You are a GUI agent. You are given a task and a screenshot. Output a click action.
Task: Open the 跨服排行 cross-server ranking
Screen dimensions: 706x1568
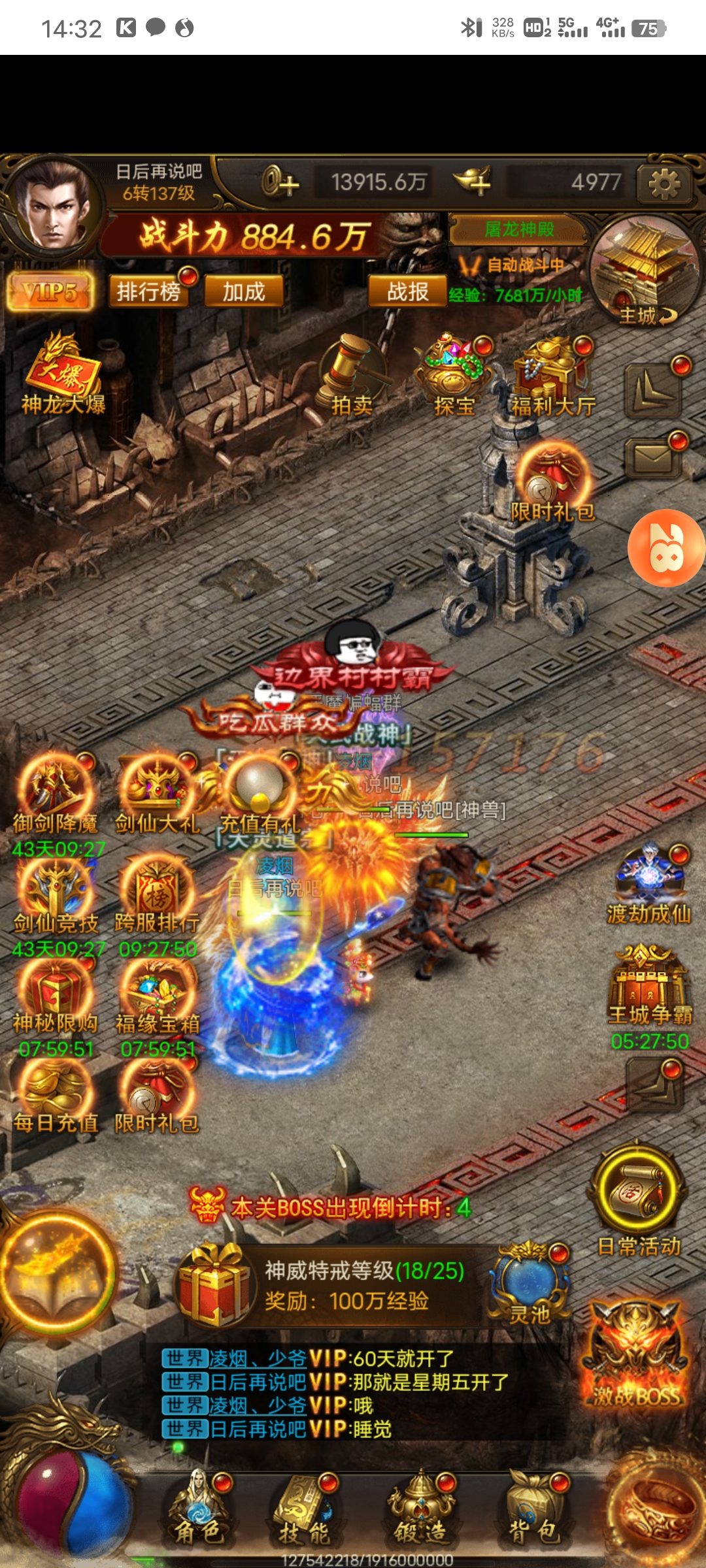pos(157,895)
